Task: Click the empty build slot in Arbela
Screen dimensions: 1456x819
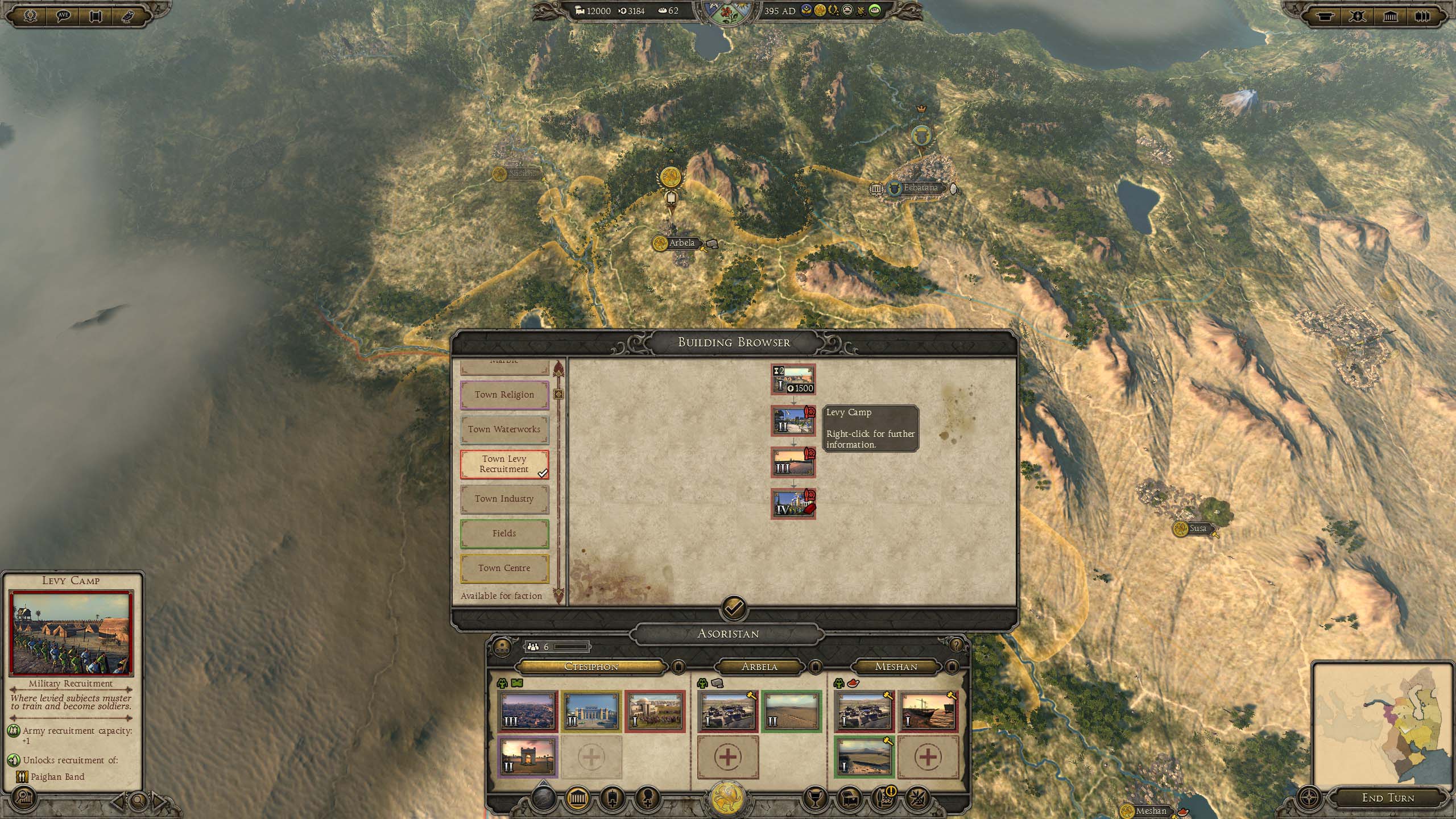Action: [727, 757]
